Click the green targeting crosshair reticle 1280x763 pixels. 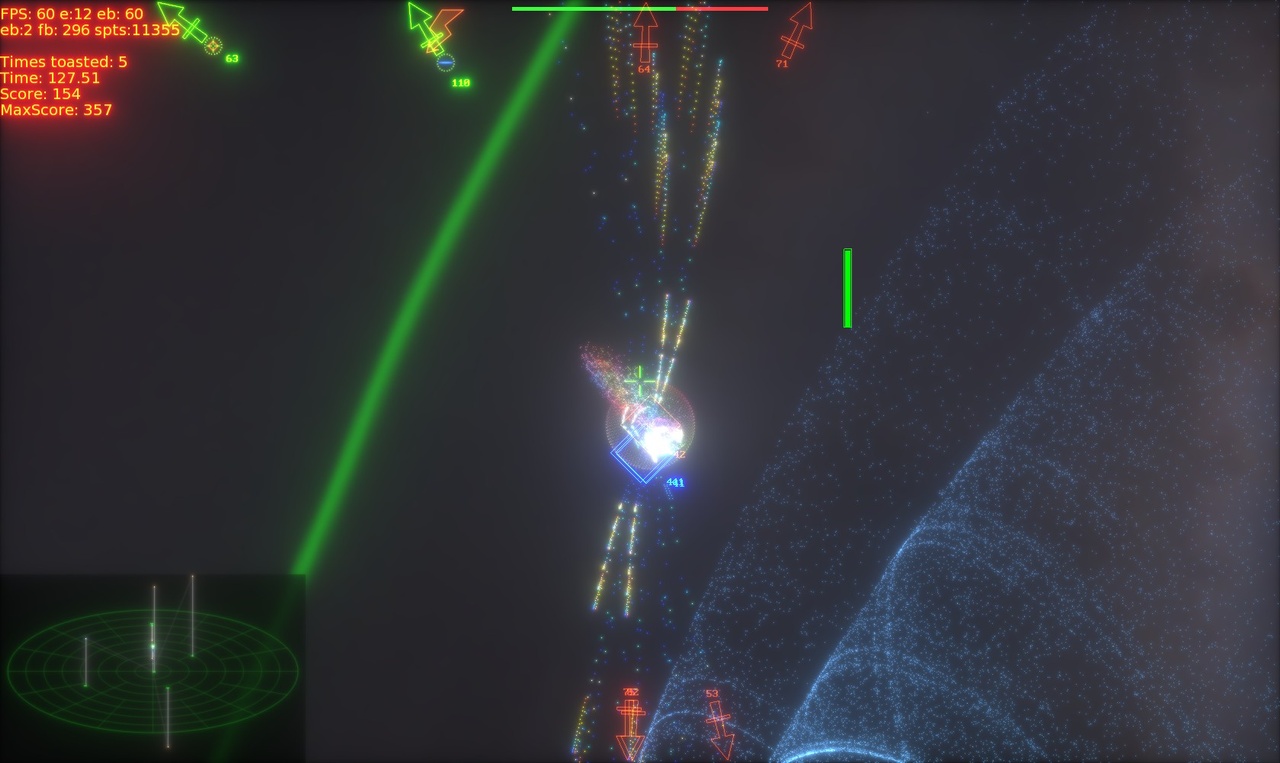coord(638,380)
